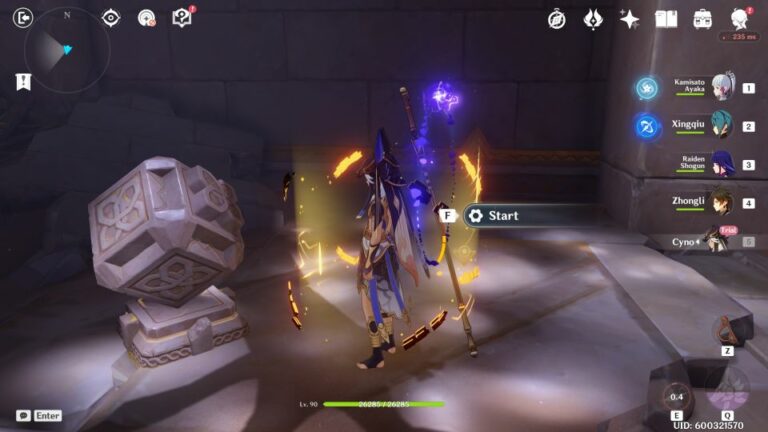768x432 pixels.
Task: Open the compass icon in top bar
Action: pyautogui.click(x=557, y=19)
